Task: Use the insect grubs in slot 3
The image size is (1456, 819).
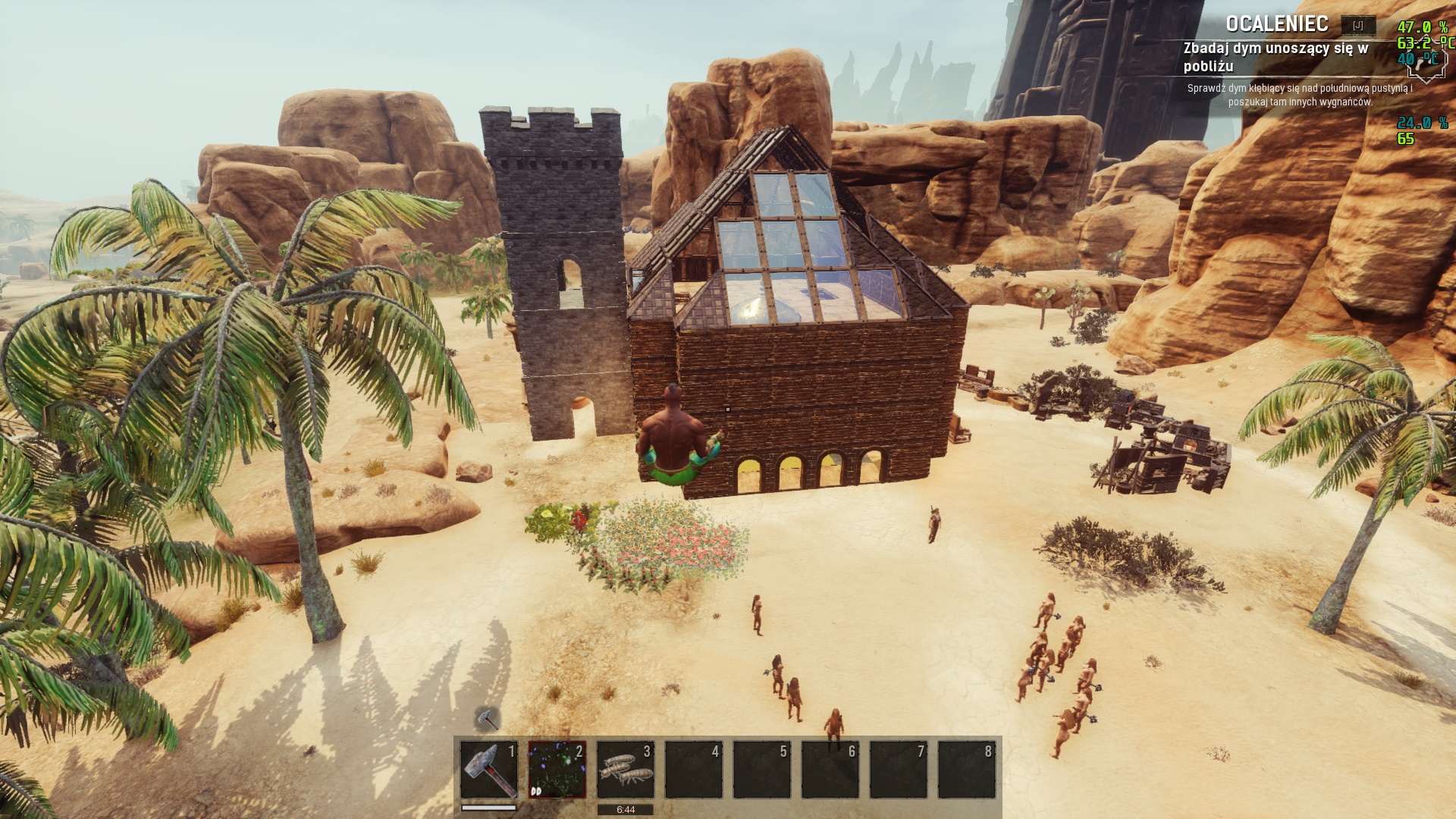Action: click(x=626, y=770)
